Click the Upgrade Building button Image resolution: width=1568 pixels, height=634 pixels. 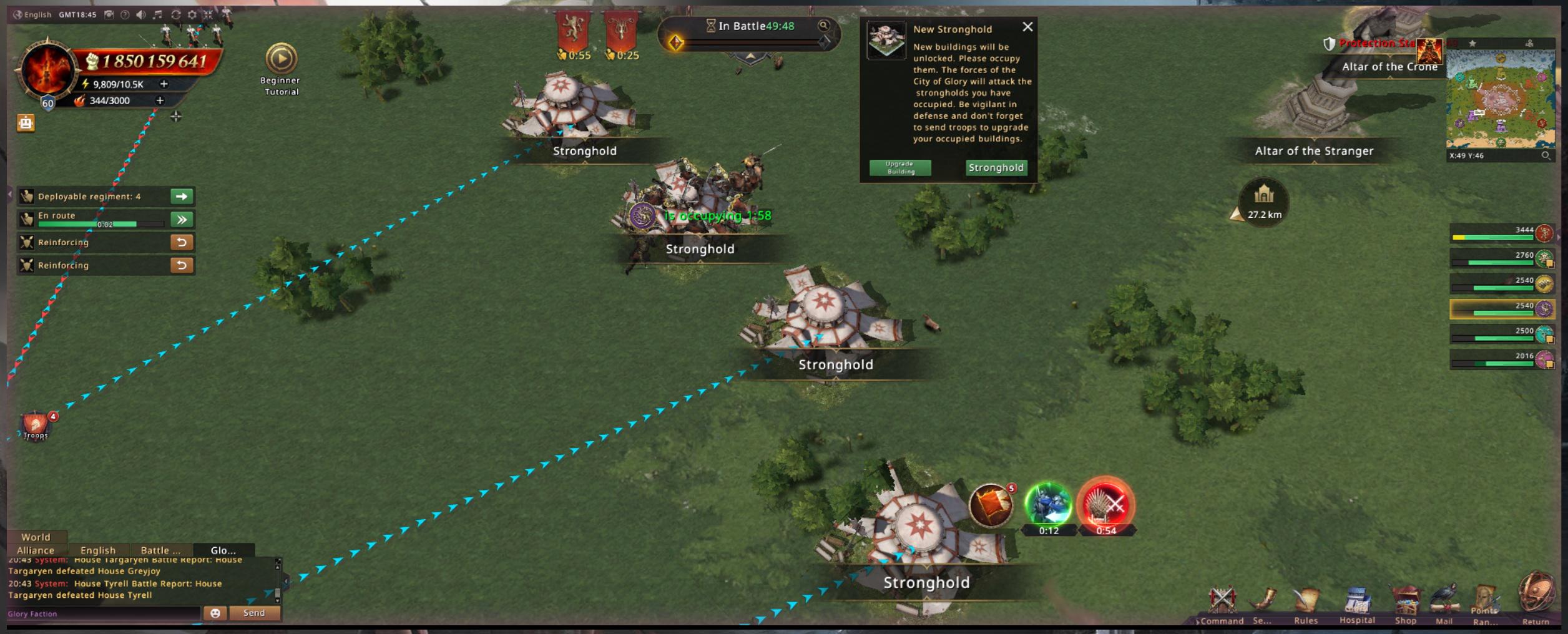(900, 168)
